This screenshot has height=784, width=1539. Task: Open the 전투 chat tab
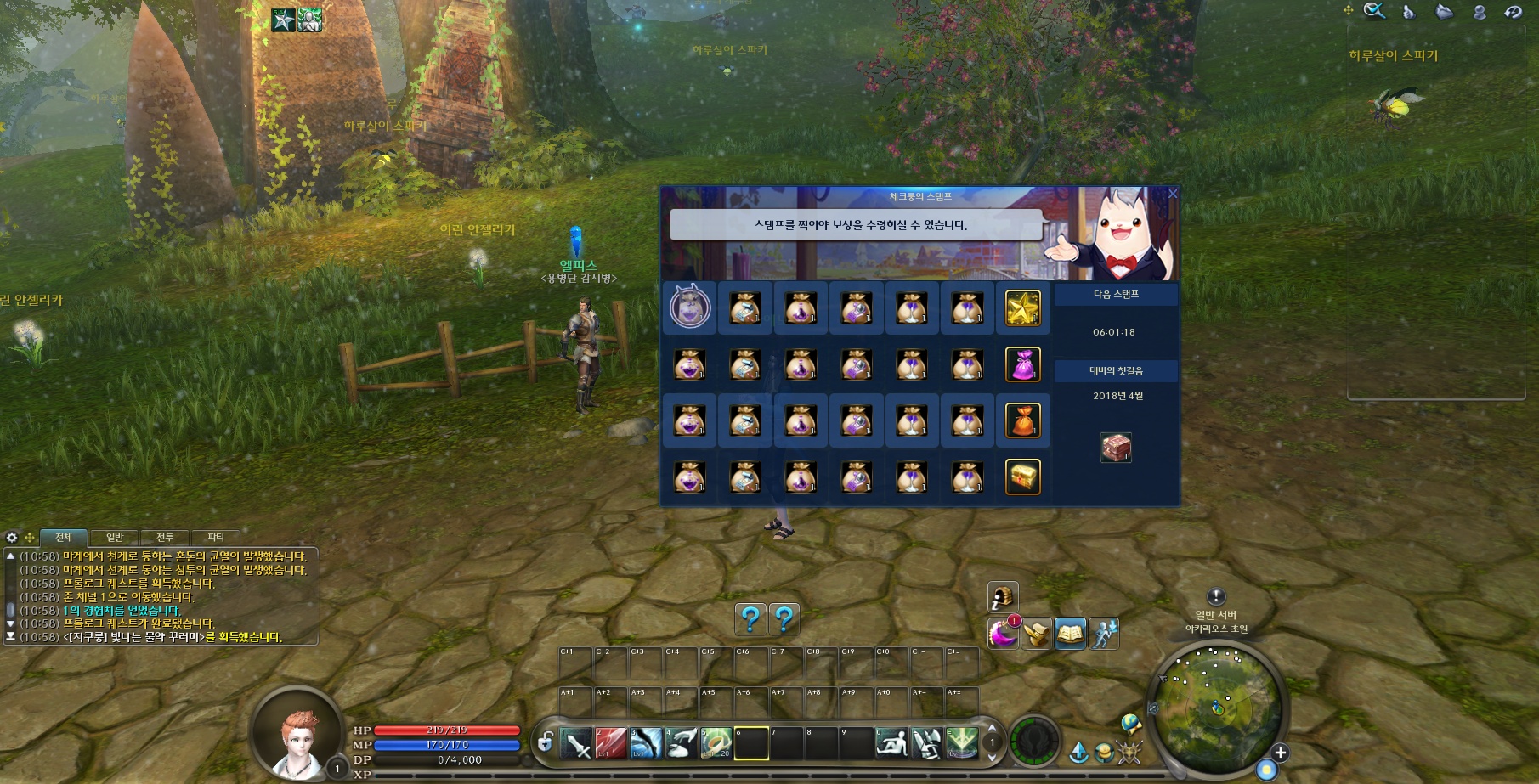[165, 537]
